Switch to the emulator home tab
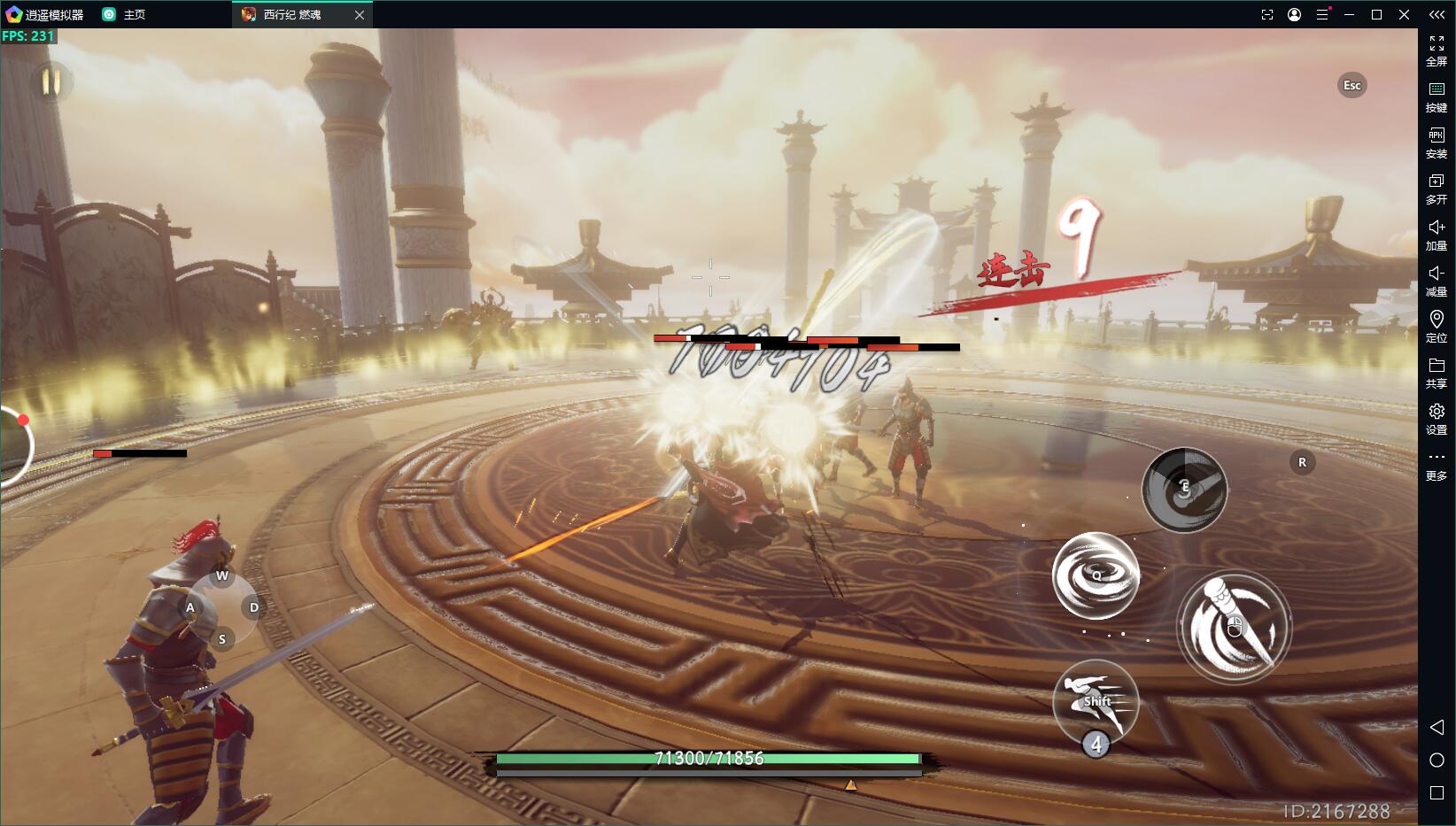Image resolution: width=1456 pixels, height=826 pixels. pyautogui.click(x=124, y=15)
